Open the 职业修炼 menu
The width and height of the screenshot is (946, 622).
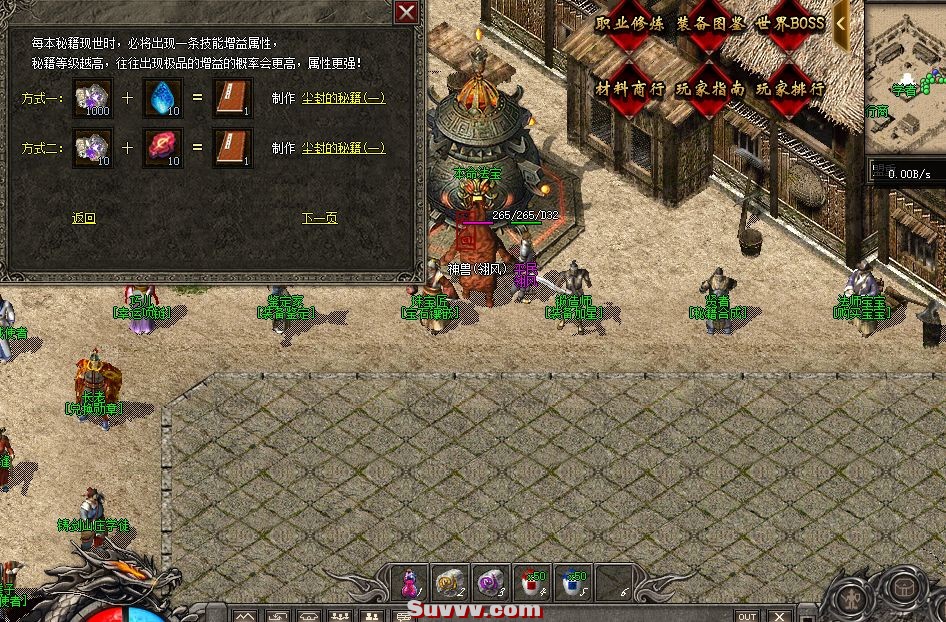click(628, 24)
